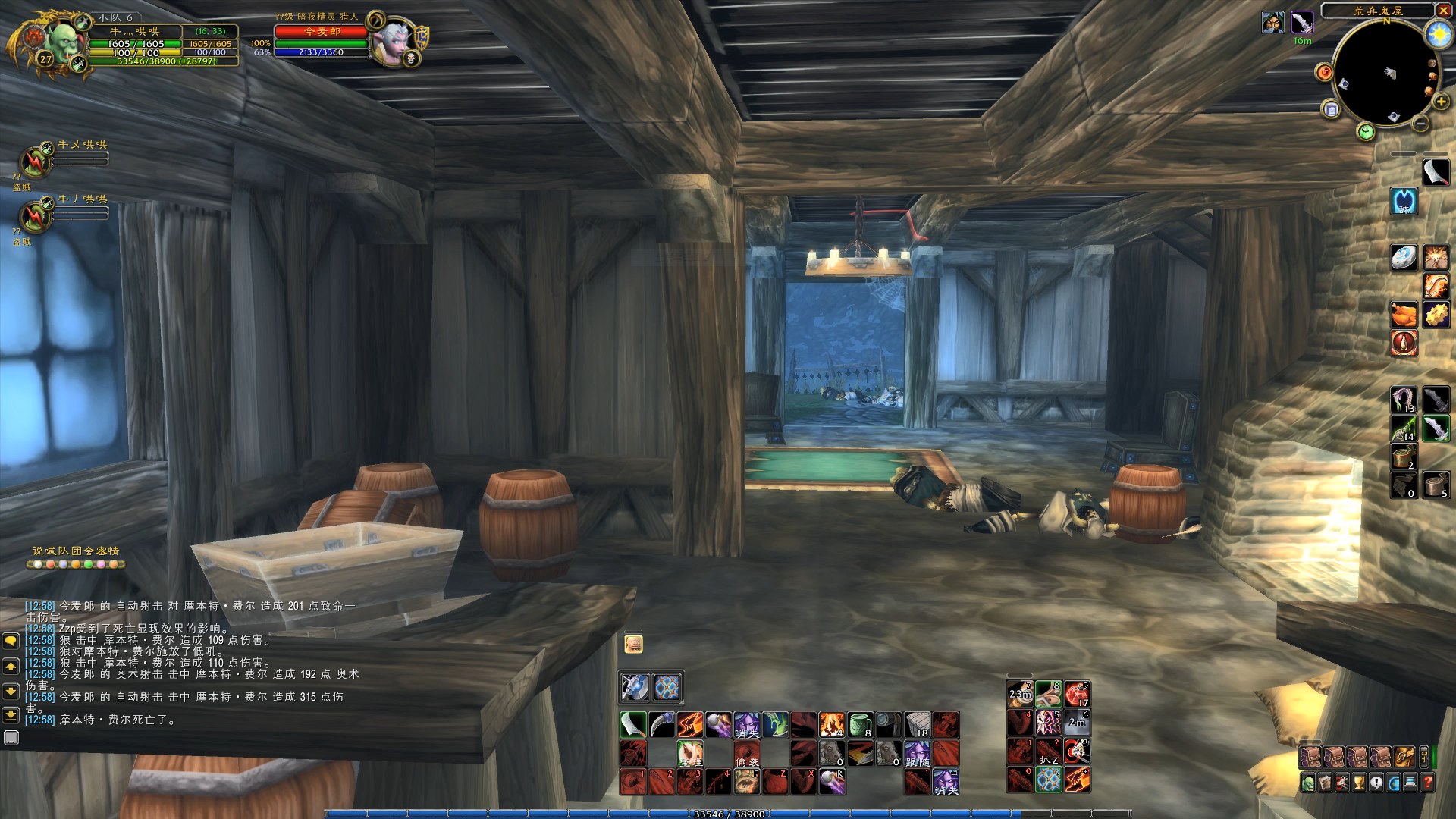Activate the 消失 Vanish ability on top row
Image resolution: width=1456 pixels, height=819 pixels.
pyautogui.click(x=746, y=725)
